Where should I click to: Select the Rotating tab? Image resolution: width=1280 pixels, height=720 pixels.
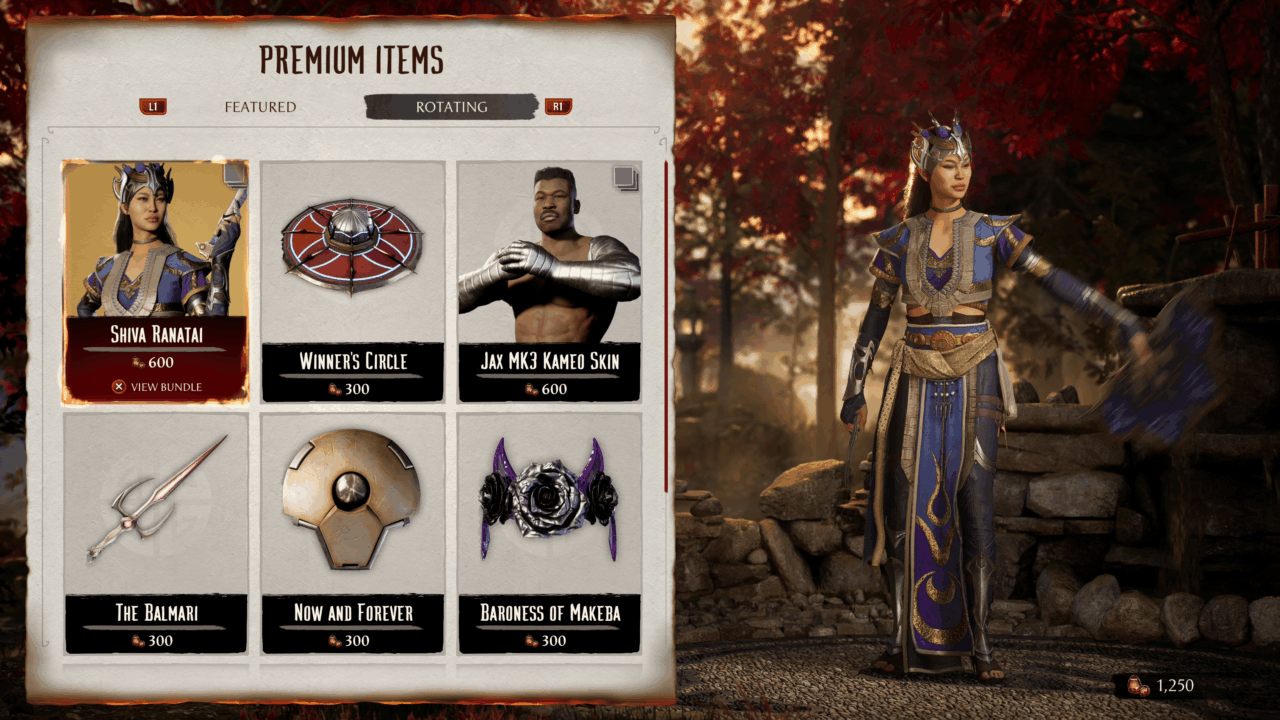coord(451,107)
